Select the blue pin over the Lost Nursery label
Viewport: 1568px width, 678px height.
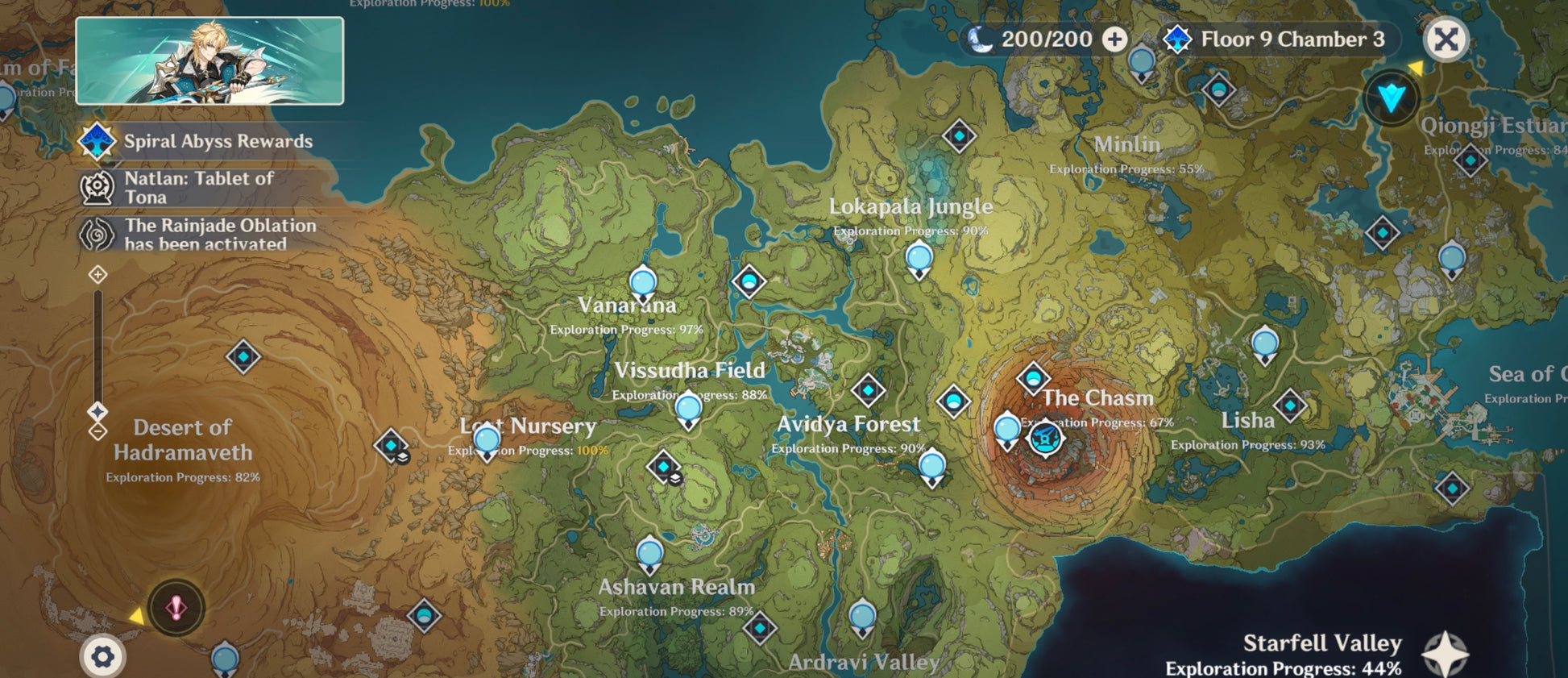[487, 441]
